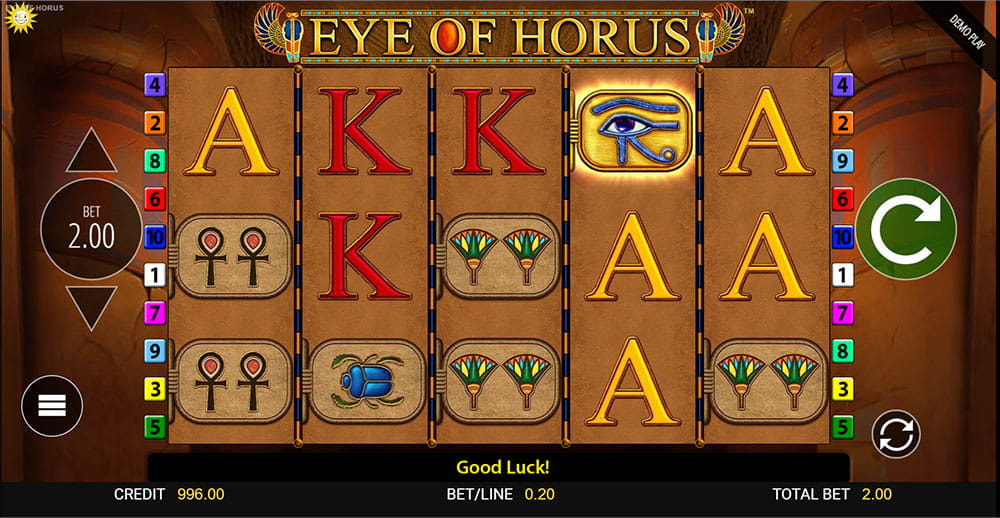1000x518 pixels.
Task: Click the 2.00 bet circle
Action: click(x=91, y=229)
